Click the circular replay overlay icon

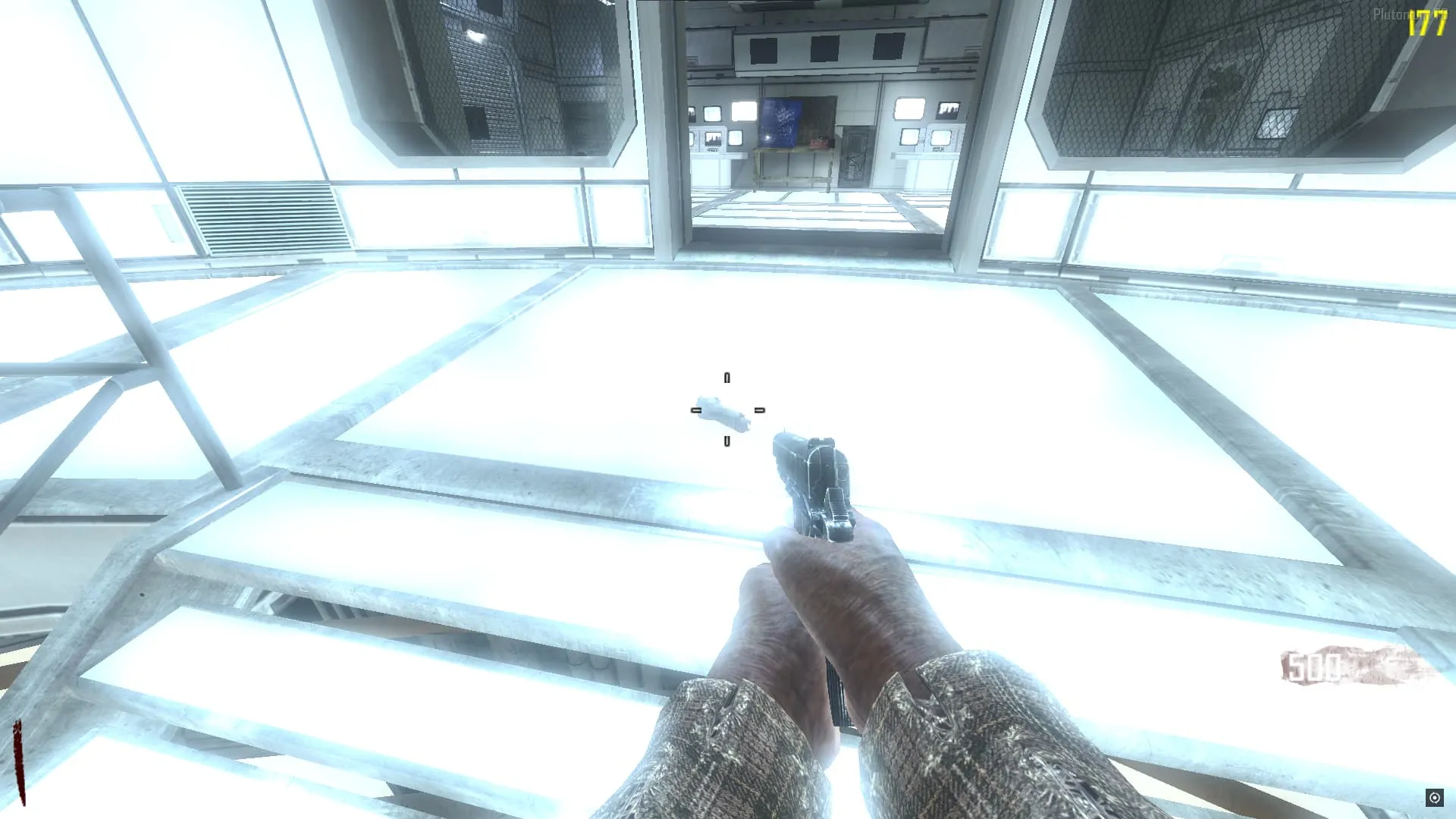pyautogui.click(x=1434, y=797)
